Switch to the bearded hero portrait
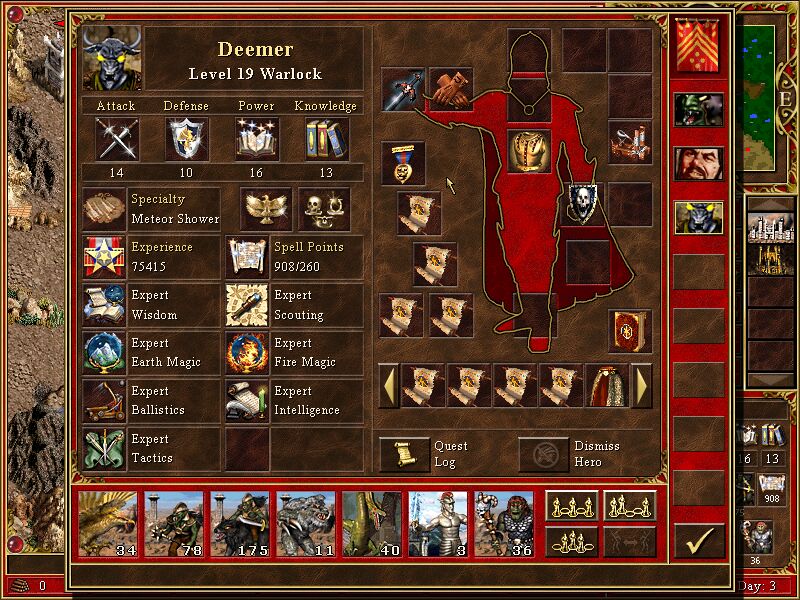The height and width of the screenshot is (600, 800). click(x=698, y=163)
